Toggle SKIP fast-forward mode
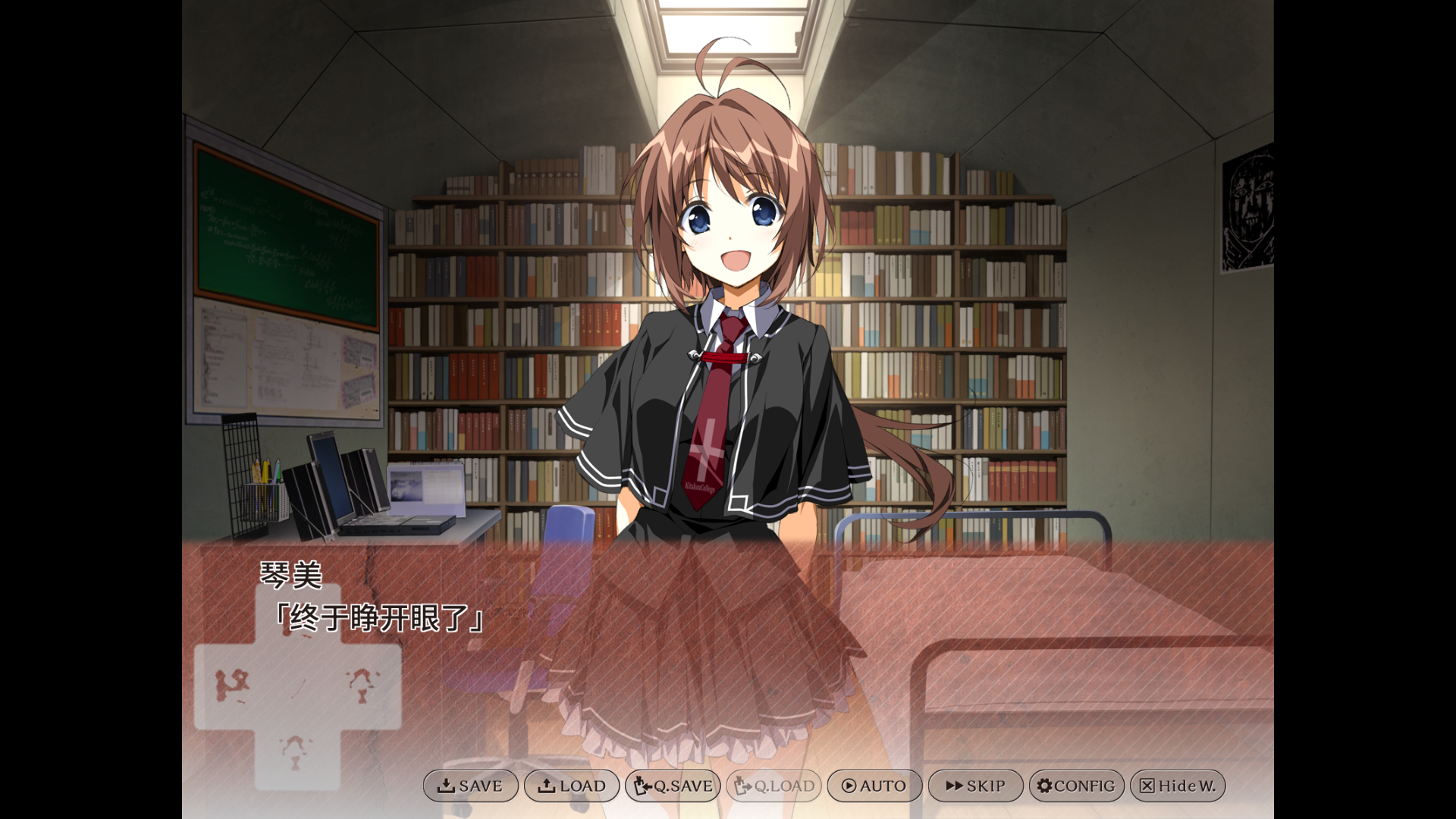 (976, 786)
